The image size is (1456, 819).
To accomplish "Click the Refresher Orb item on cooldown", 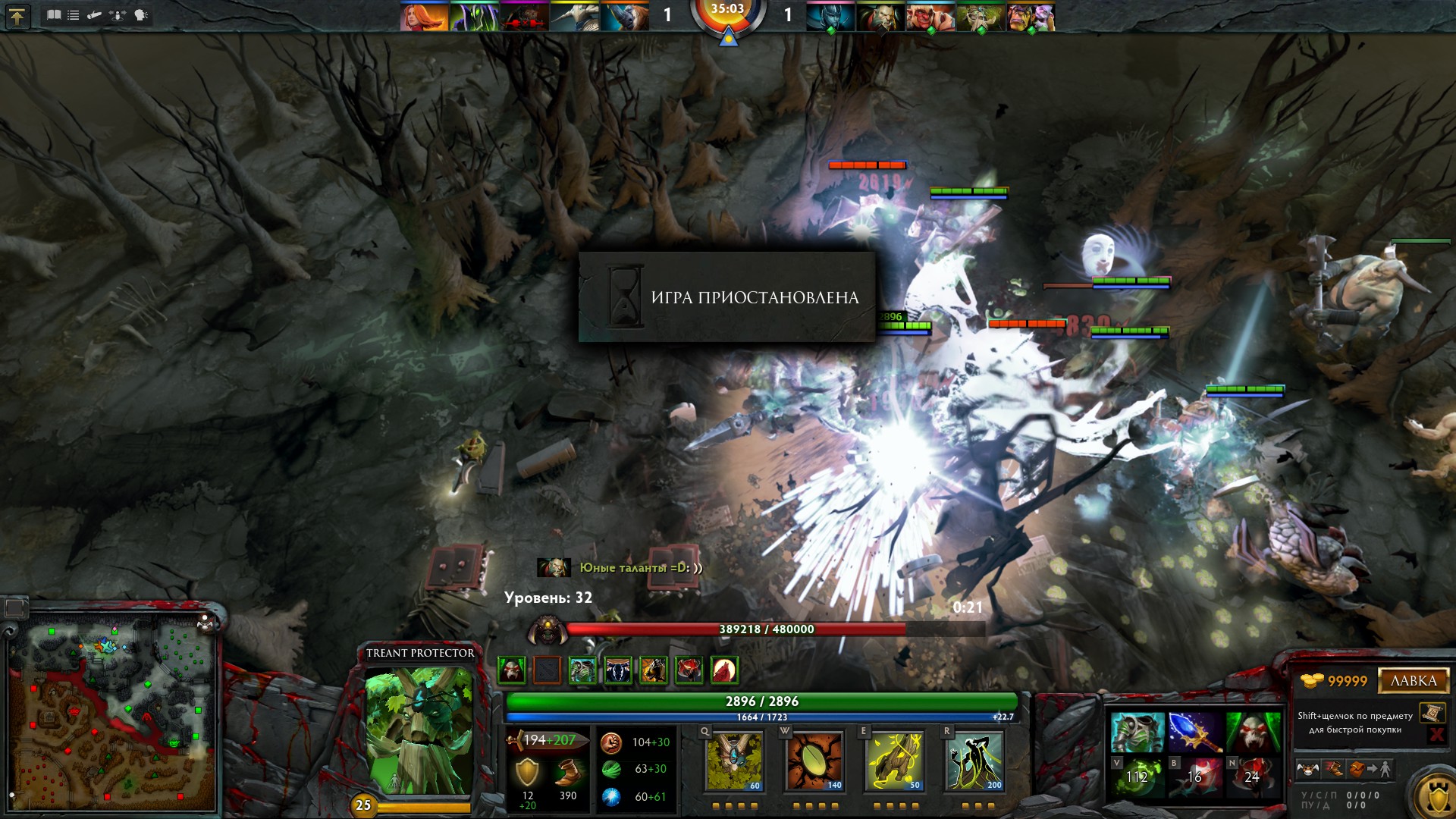I will click(x=1137, y=776).
